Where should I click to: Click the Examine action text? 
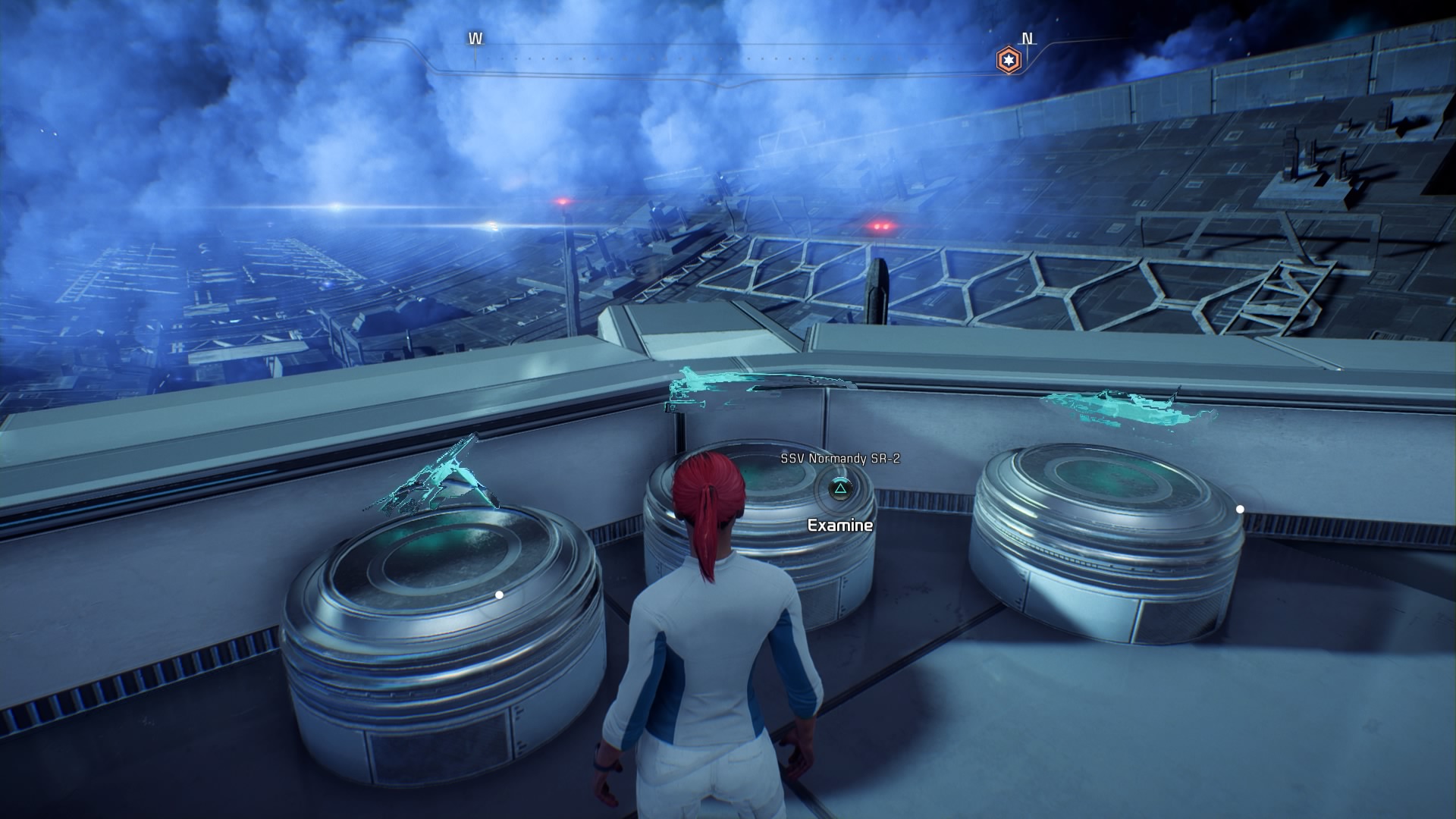(x=839, y=523)
